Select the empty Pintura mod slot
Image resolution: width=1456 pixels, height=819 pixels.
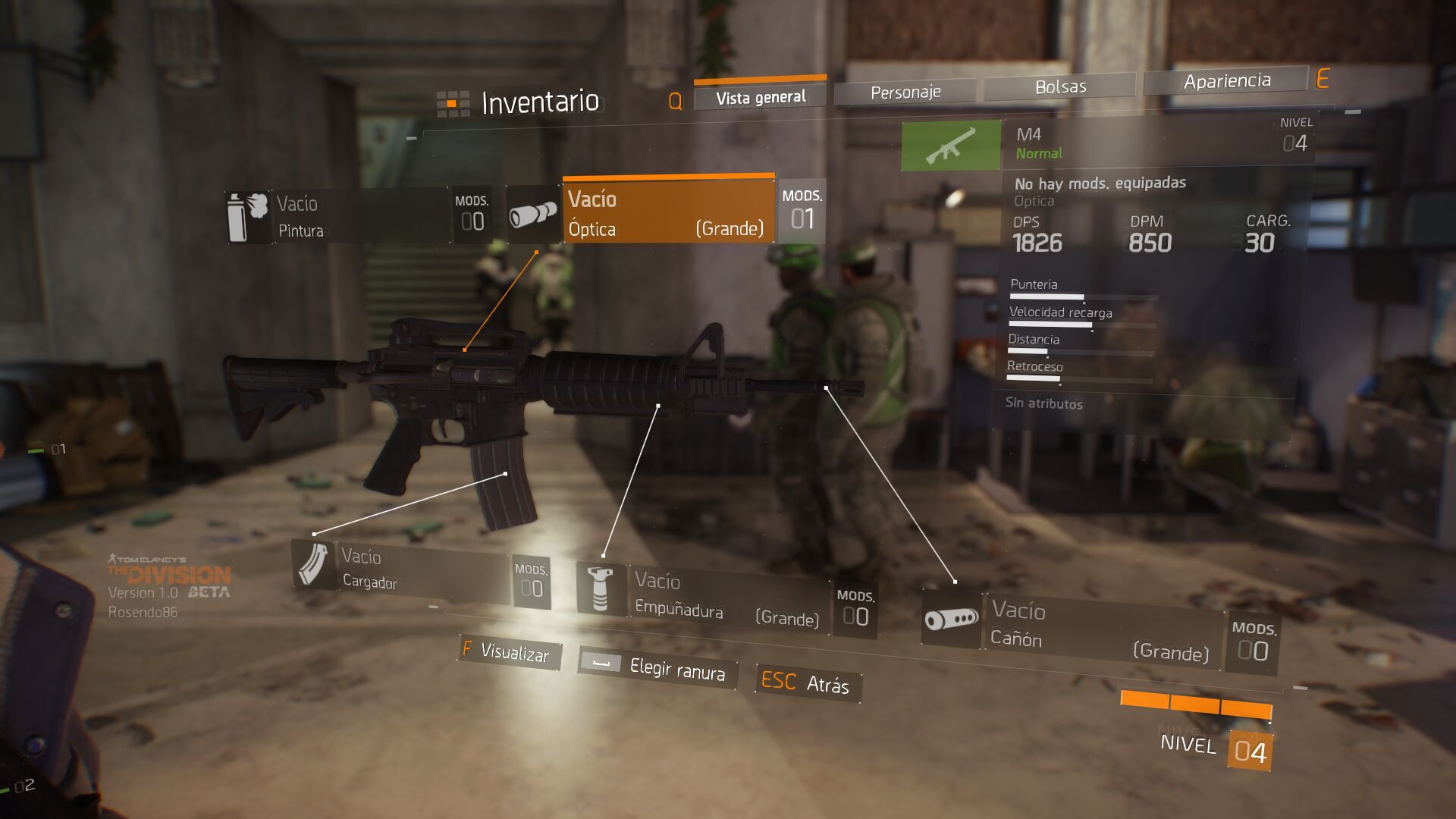pyautogui.click(x=360, y=216)
